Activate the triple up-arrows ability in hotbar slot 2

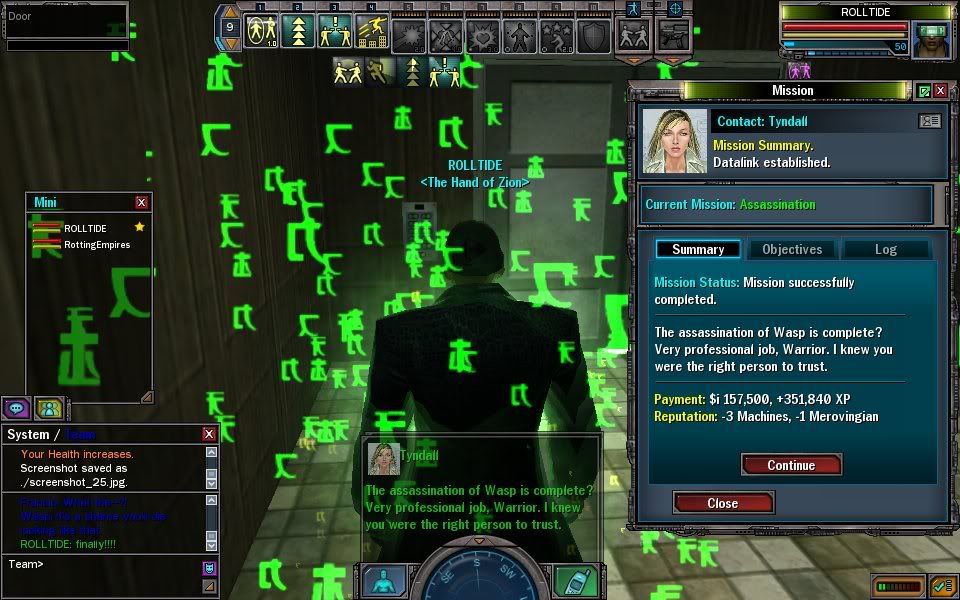point(296,33)
